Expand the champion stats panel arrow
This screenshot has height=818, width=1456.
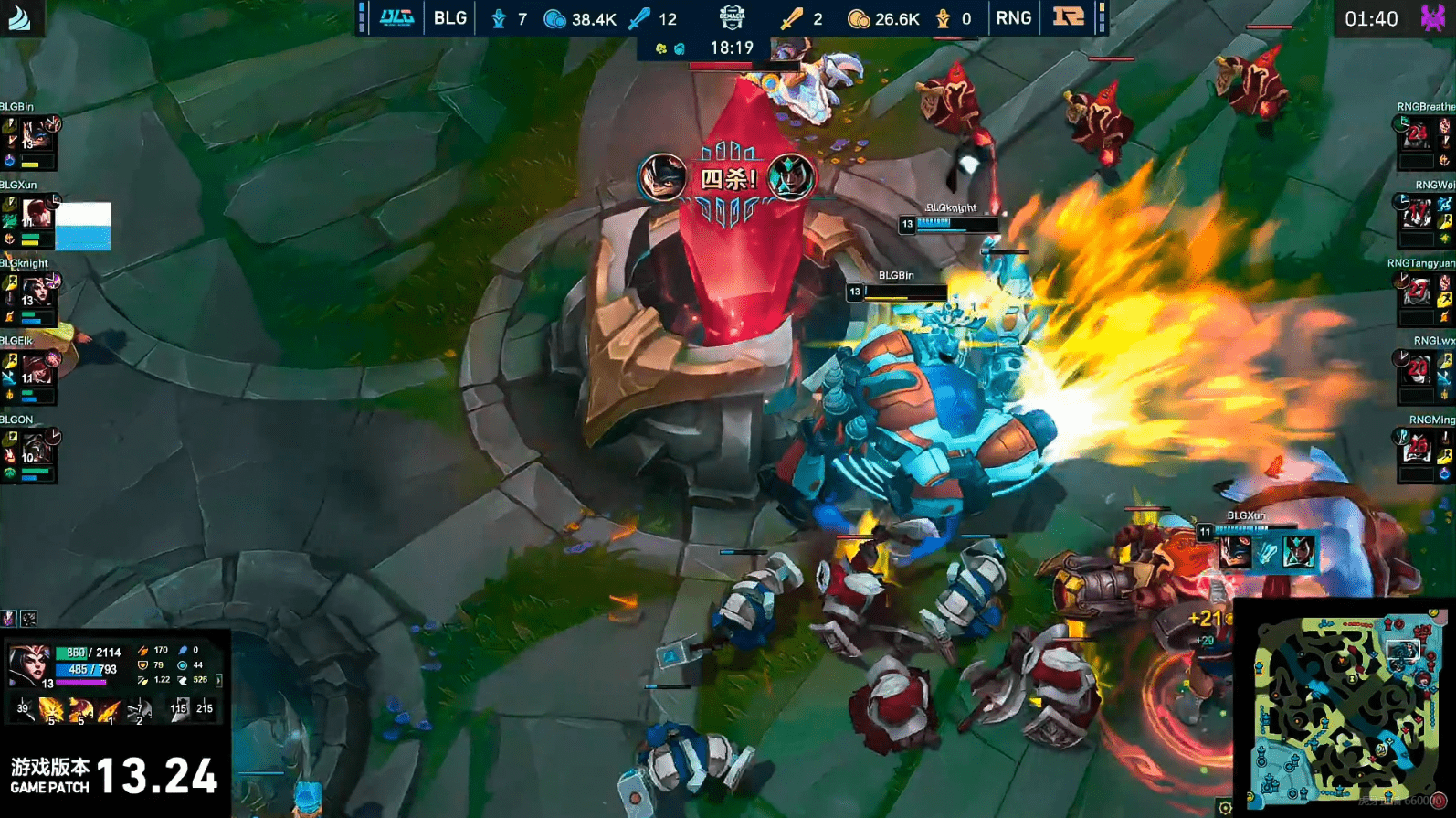pos(218,680)
